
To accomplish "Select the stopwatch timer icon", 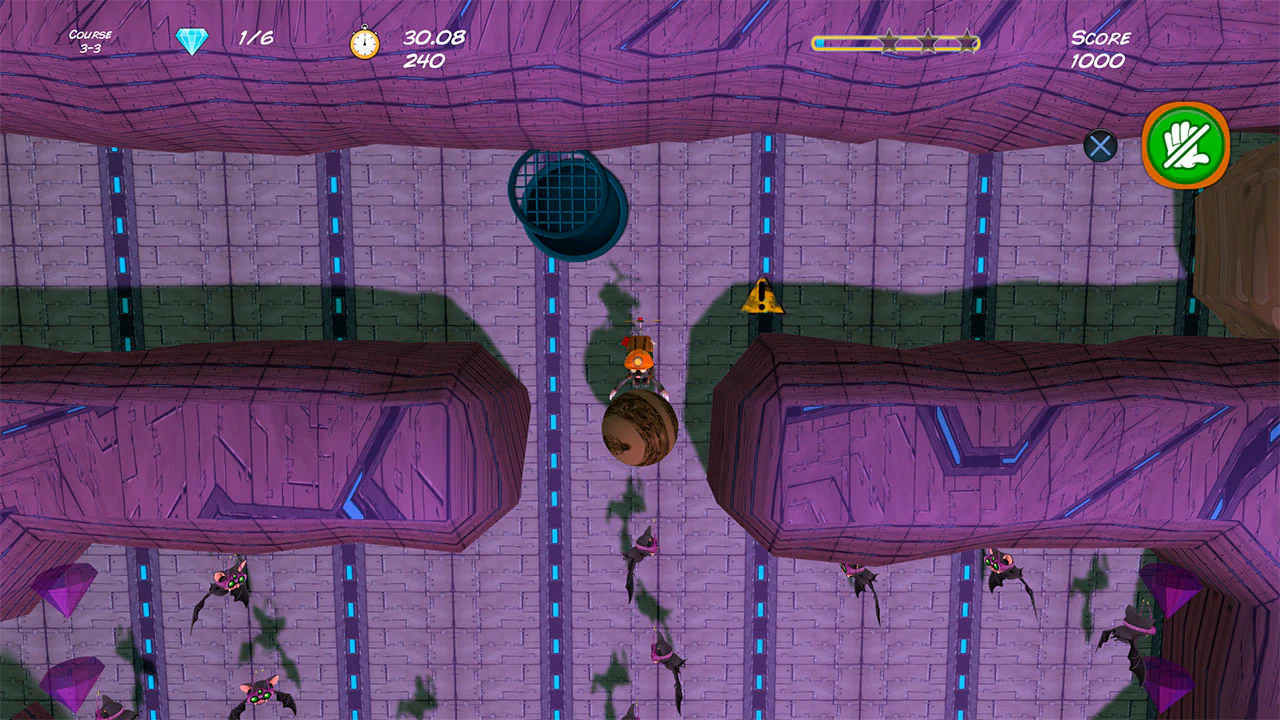I will pos(364,43).
